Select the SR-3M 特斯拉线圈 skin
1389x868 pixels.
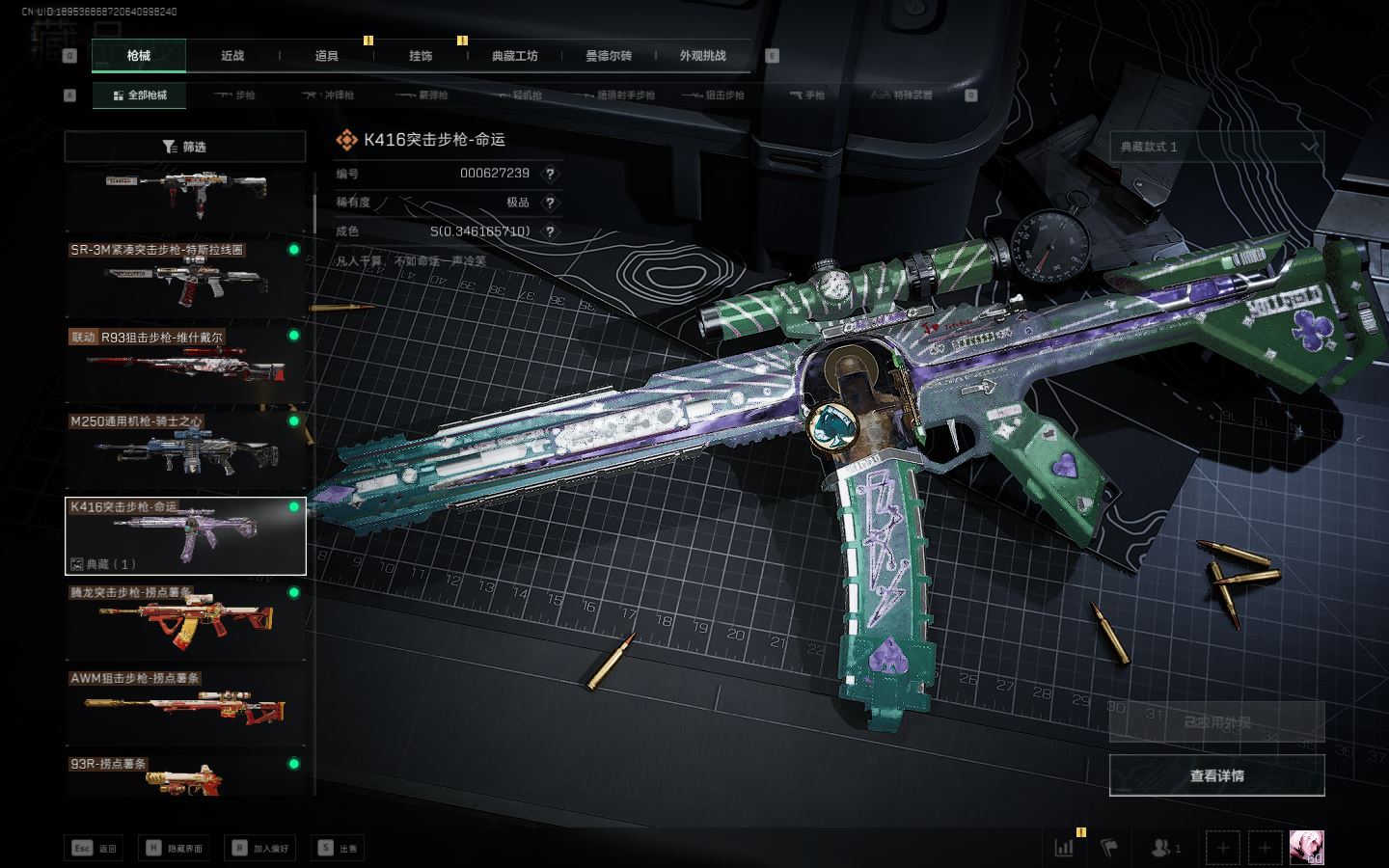tap(184, 277)
